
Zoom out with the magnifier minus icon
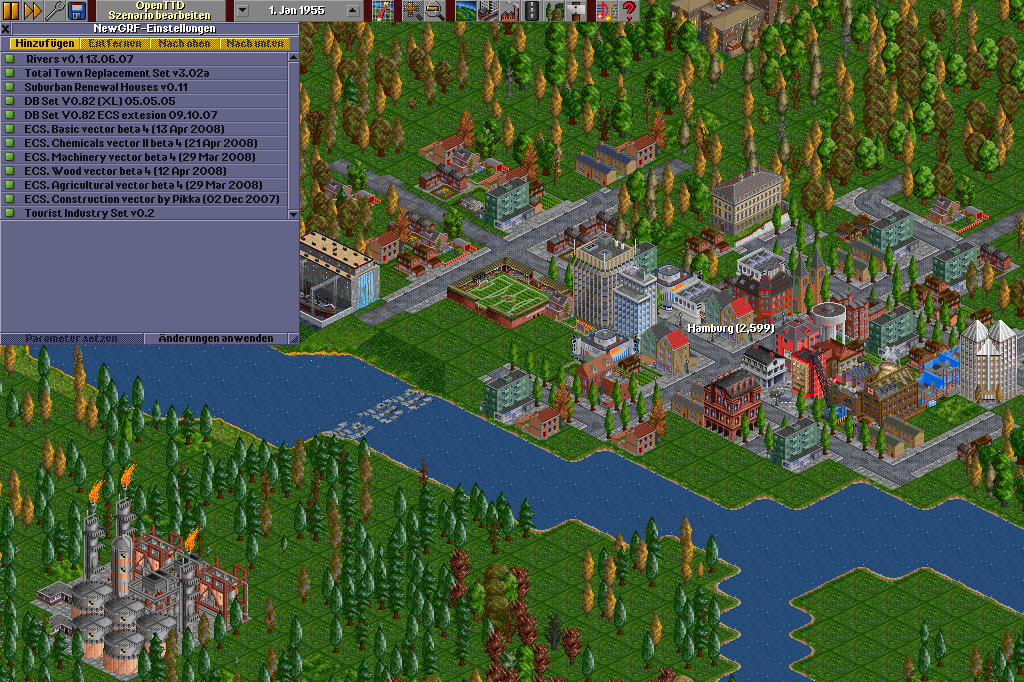point(434,10)
